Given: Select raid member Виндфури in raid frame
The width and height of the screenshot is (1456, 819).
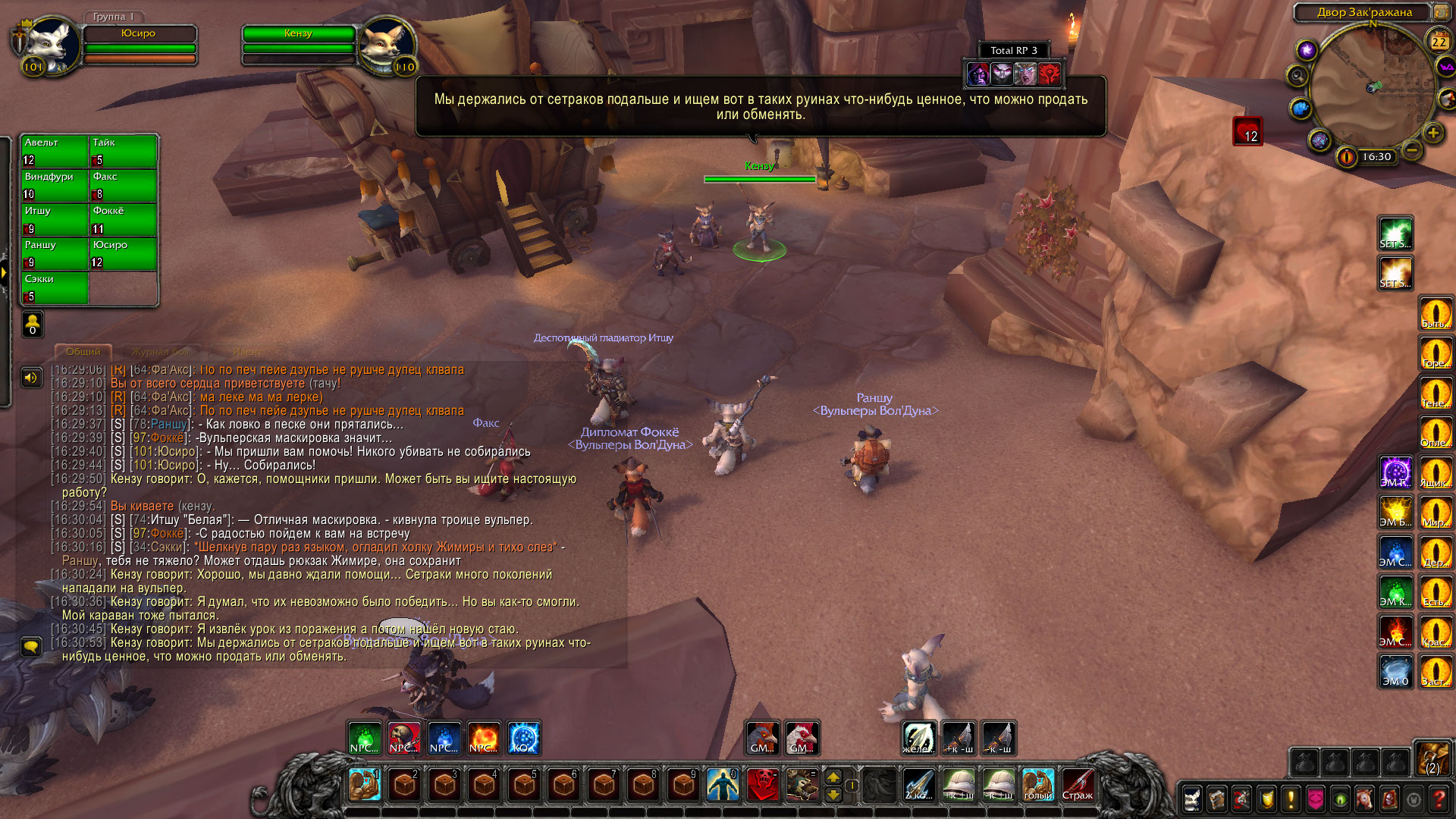Looking at the screenshot, I should pos(55,185).
